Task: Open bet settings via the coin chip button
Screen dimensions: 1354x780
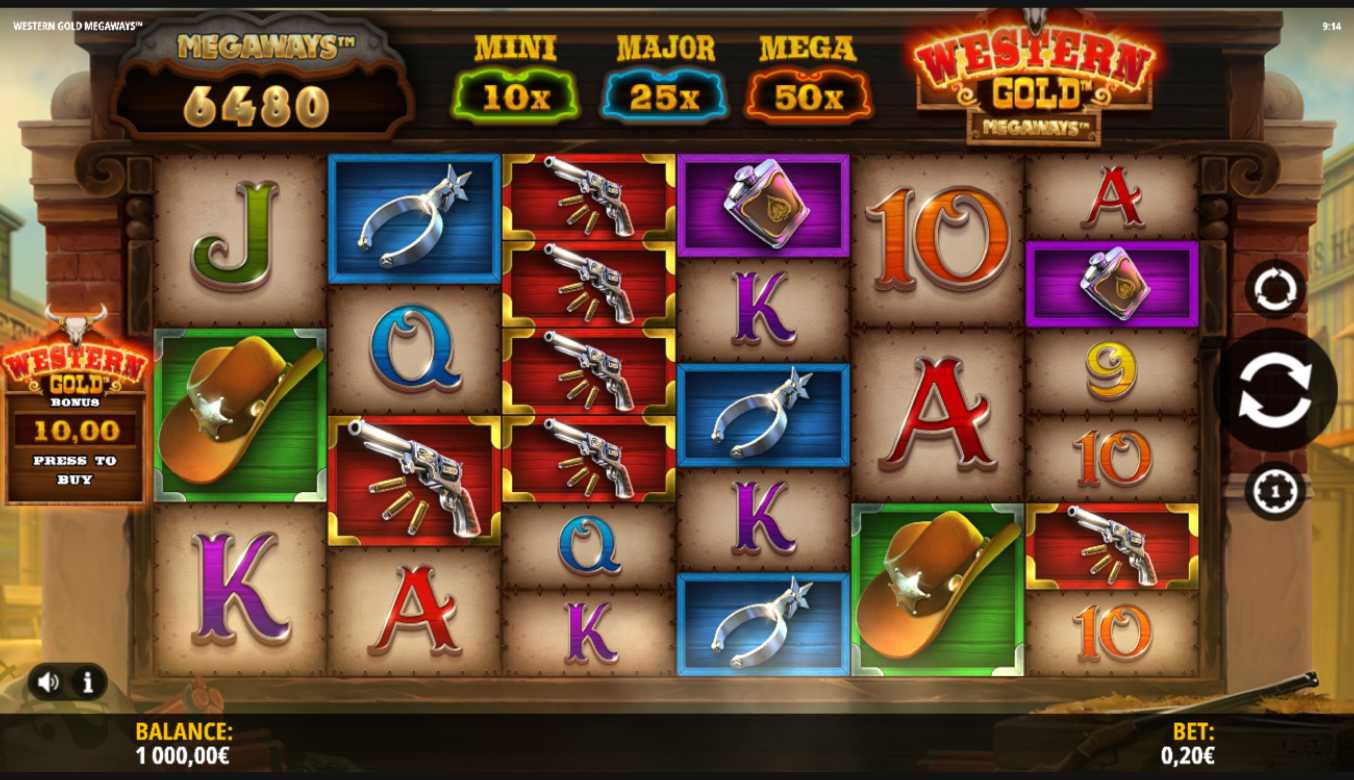Action: pyautogui.click(x=1275, y=491)
